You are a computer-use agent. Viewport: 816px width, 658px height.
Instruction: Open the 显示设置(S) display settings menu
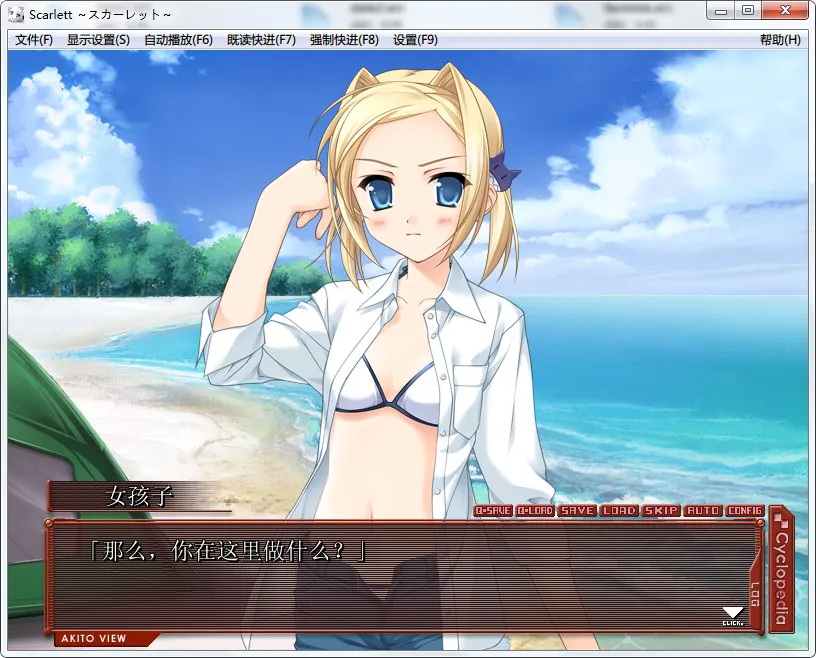[x=98, y=40]
